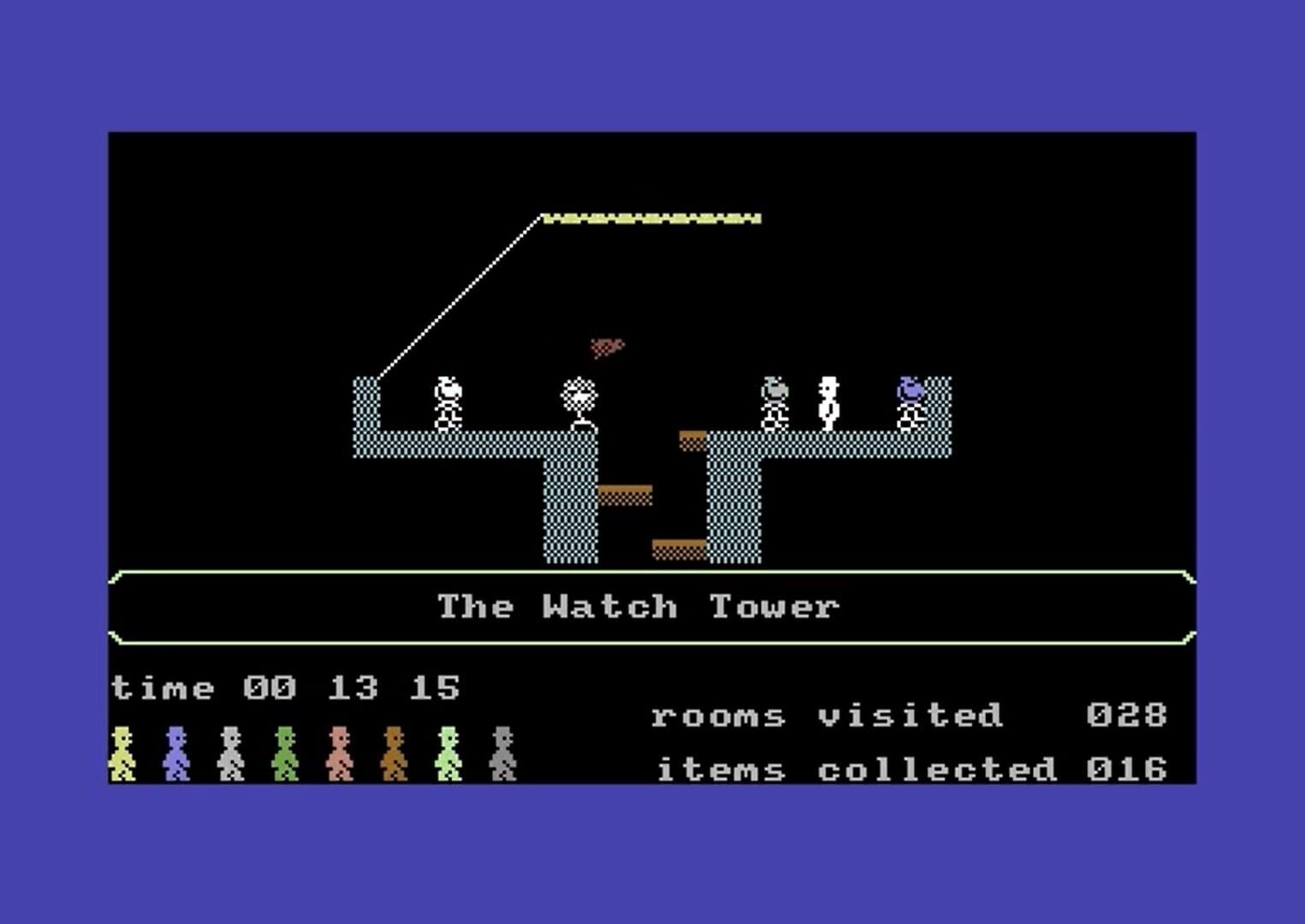Viewport: 1305px width, 924px height.
Task: Click the white helmeted guard on the left
Action: (446, 402)
